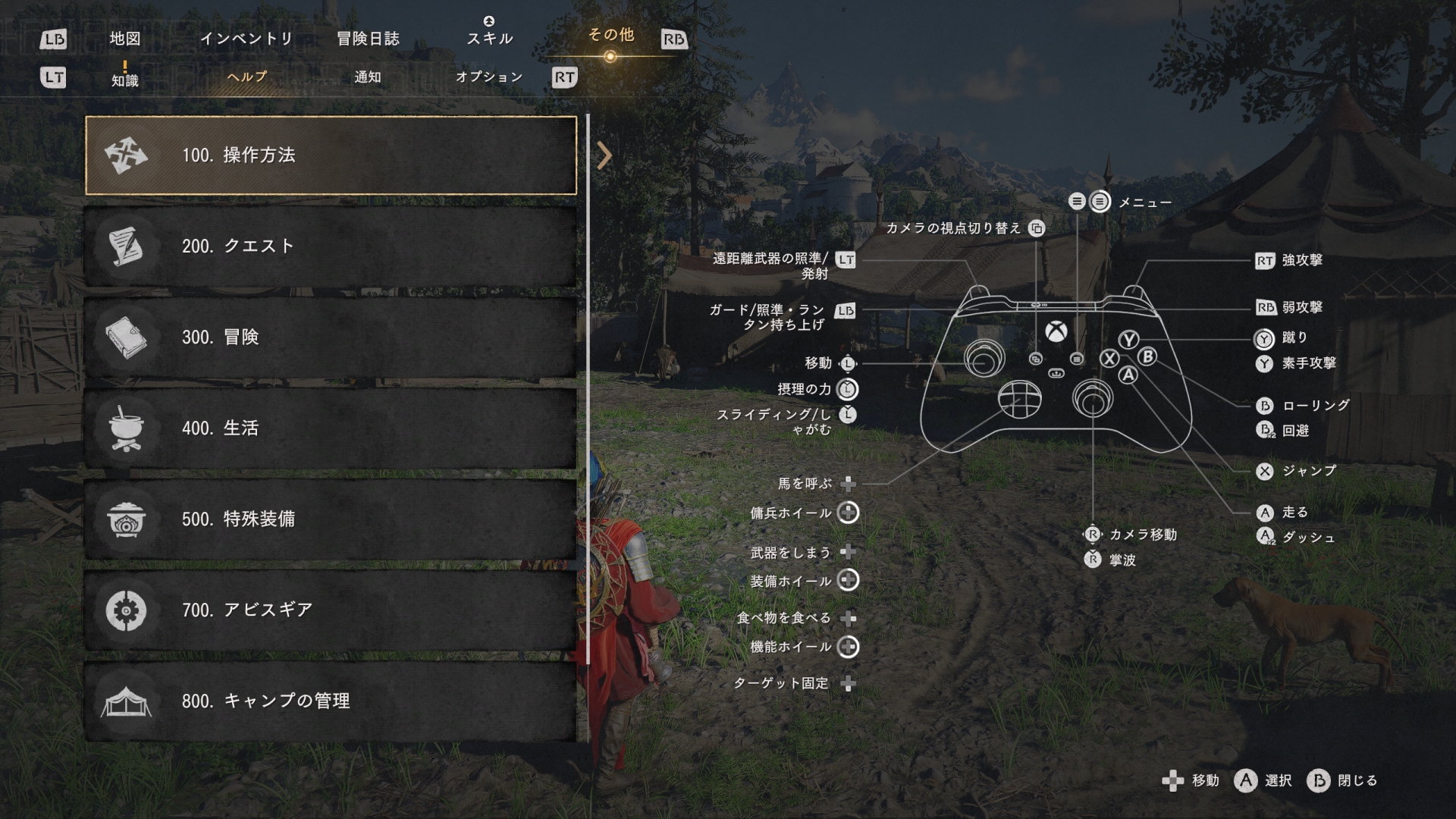Click the 生活 cauldron icon
This screenshot has height=819, width=1456.
[127, 428]
